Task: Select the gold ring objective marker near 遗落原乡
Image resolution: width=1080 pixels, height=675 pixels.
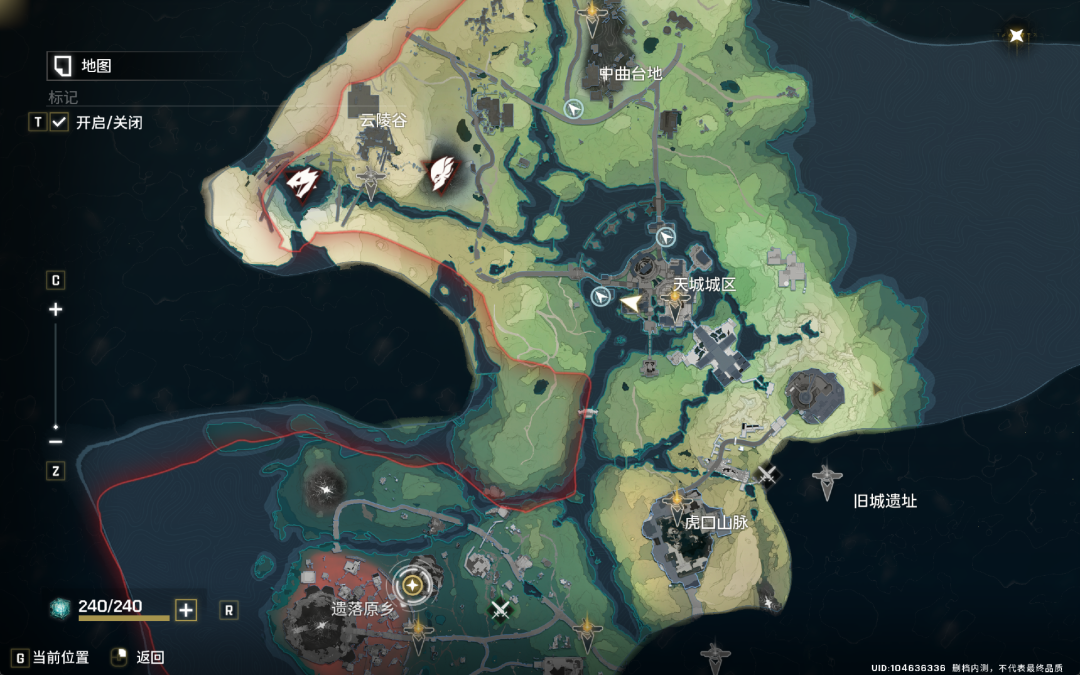Action: 413,584
